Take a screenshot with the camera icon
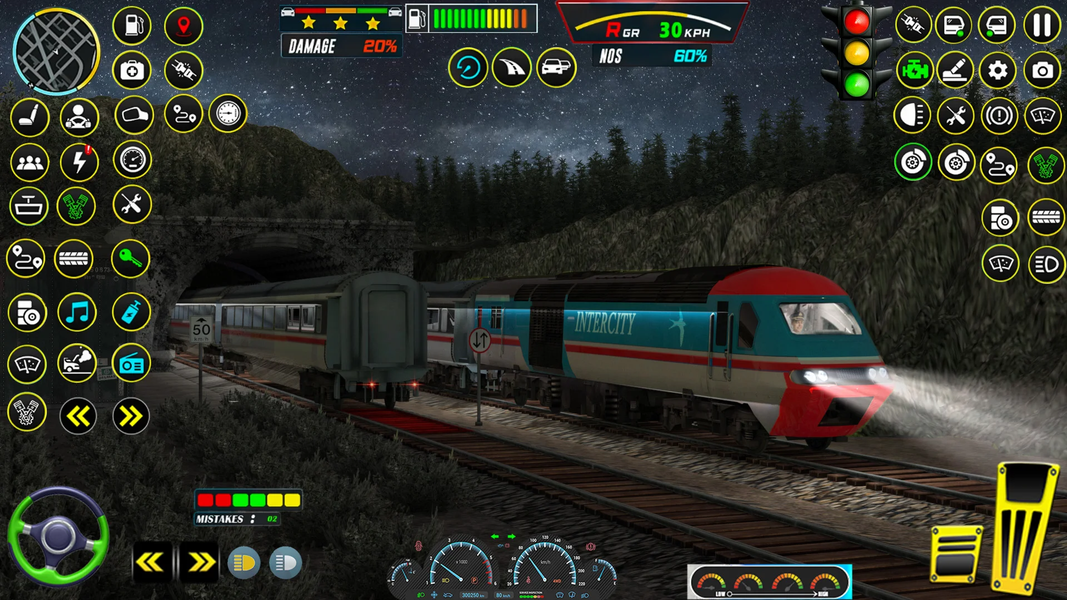 (x=1042, y=70)
